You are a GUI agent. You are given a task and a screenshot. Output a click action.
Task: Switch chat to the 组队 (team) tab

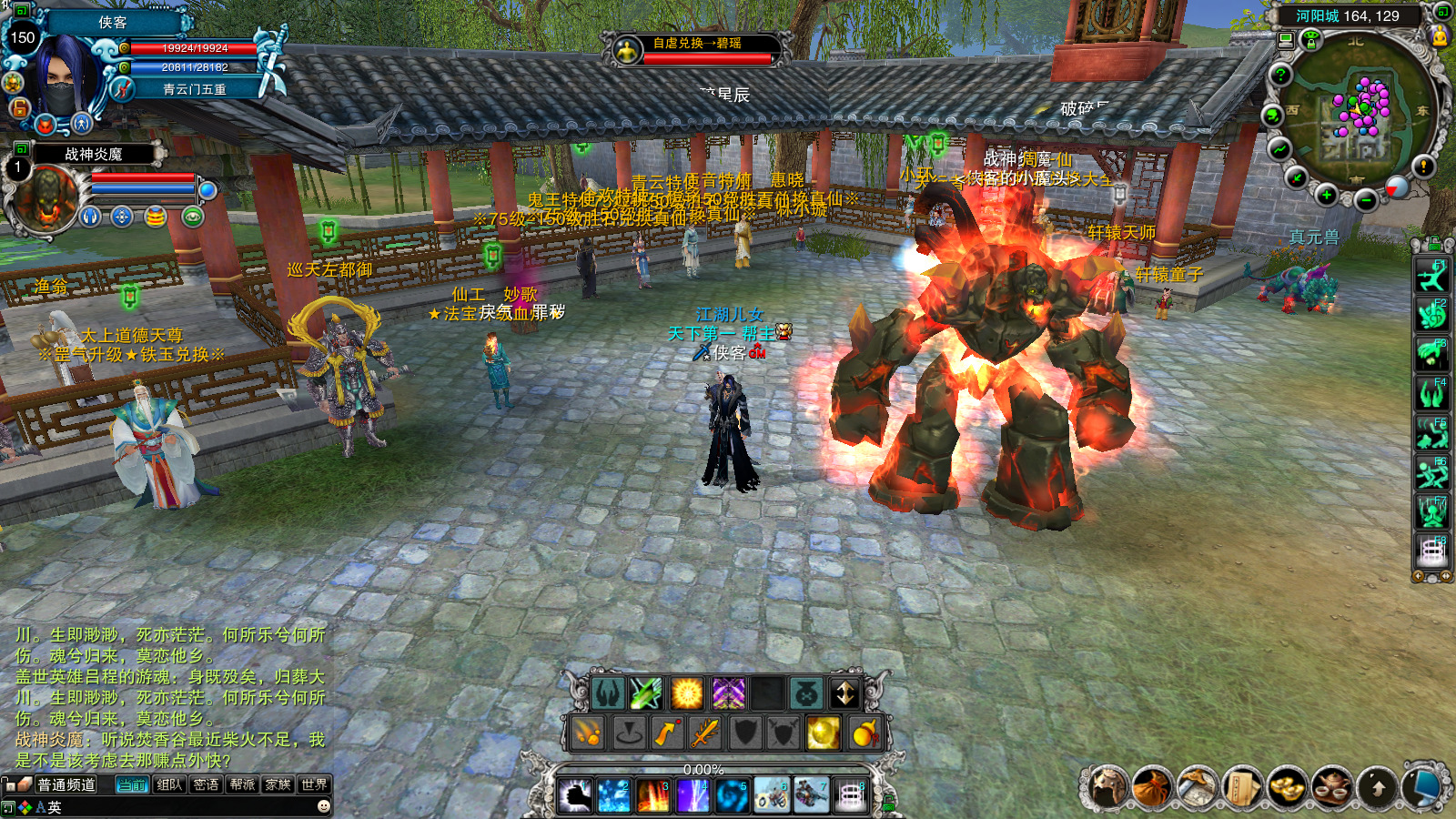(169, 784)
